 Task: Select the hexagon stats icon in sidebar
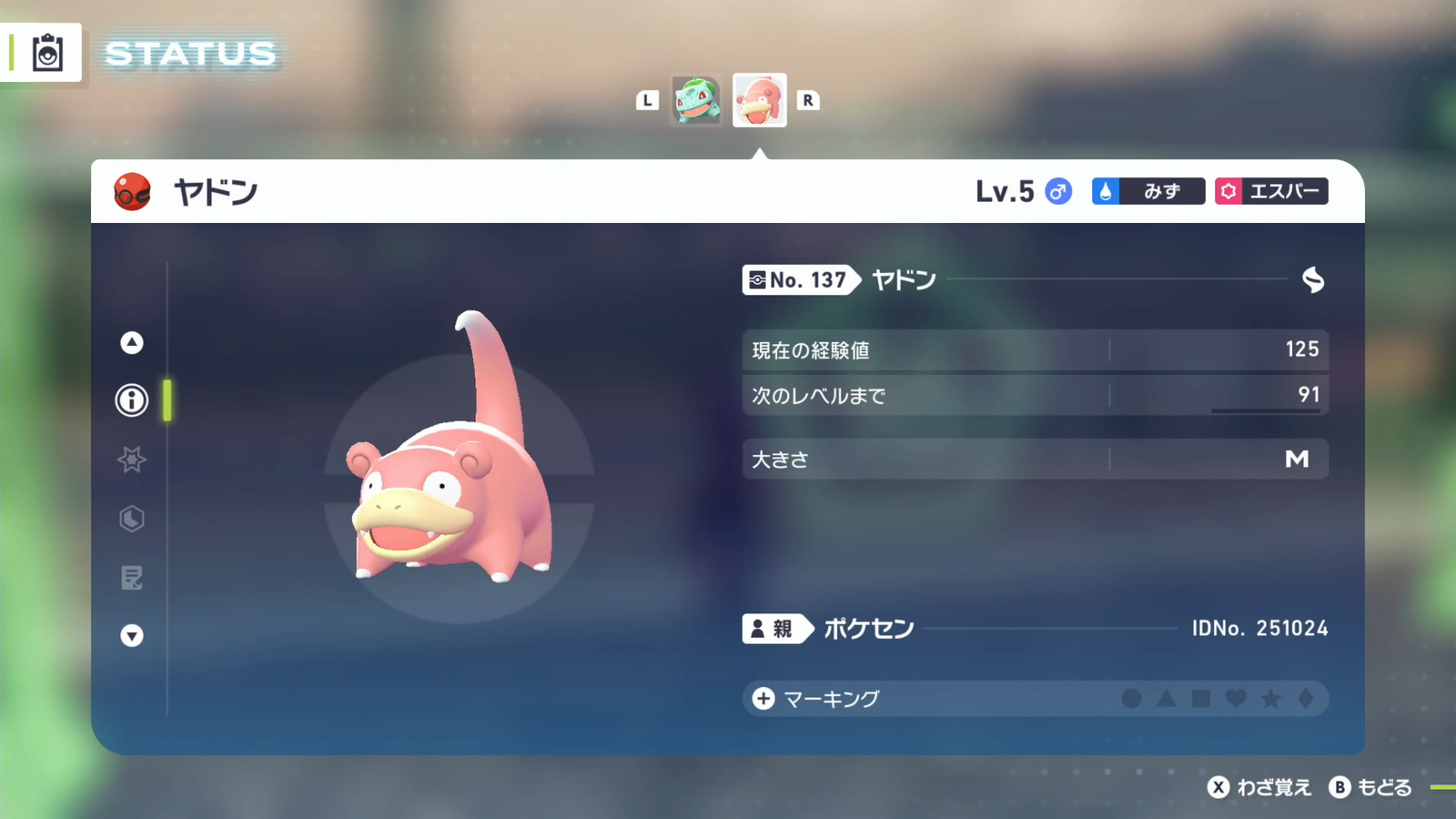tap(131, 519)
